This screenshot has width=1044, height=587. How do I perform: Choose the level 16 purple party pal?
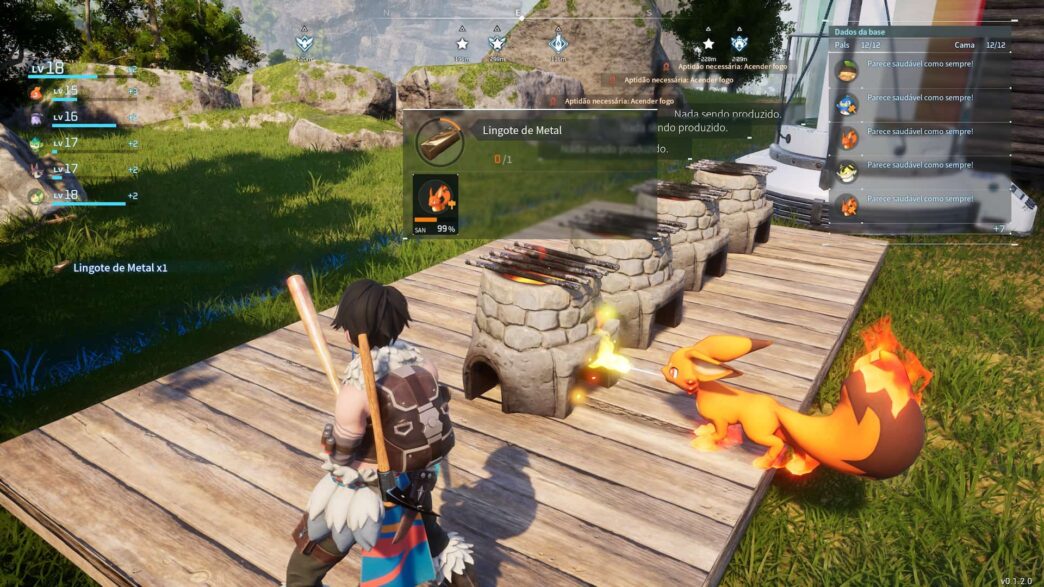click(x=36, y=118)
